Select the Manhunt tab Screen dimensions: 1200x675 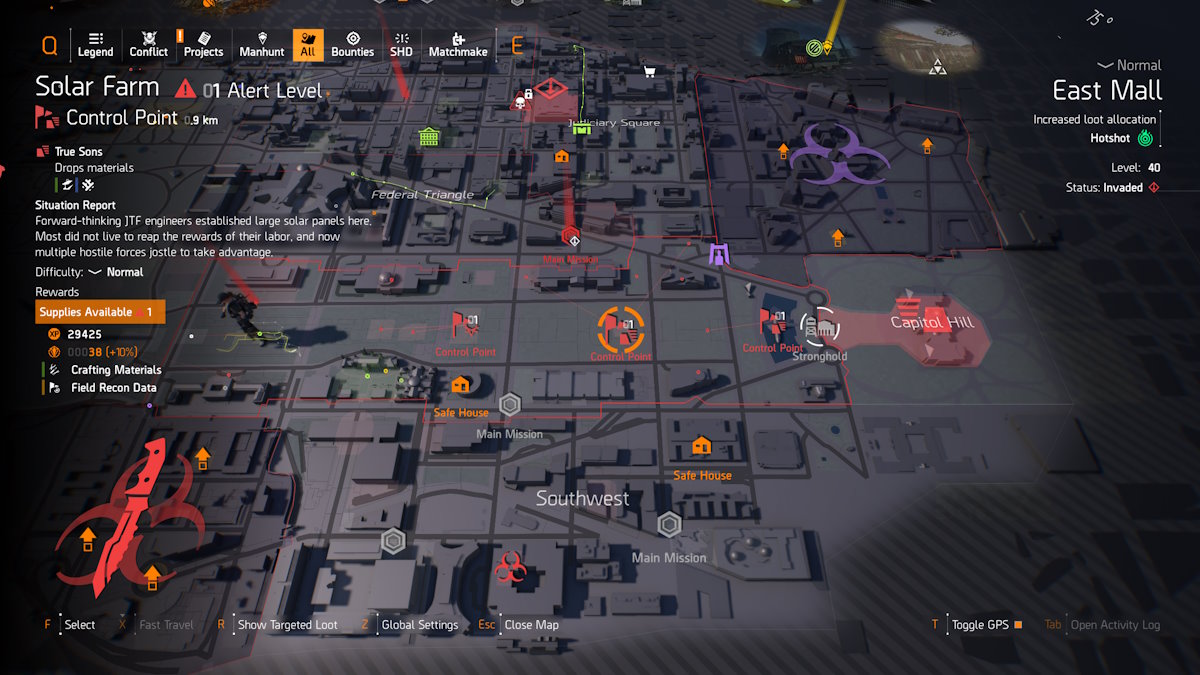(x=262, y=44)
